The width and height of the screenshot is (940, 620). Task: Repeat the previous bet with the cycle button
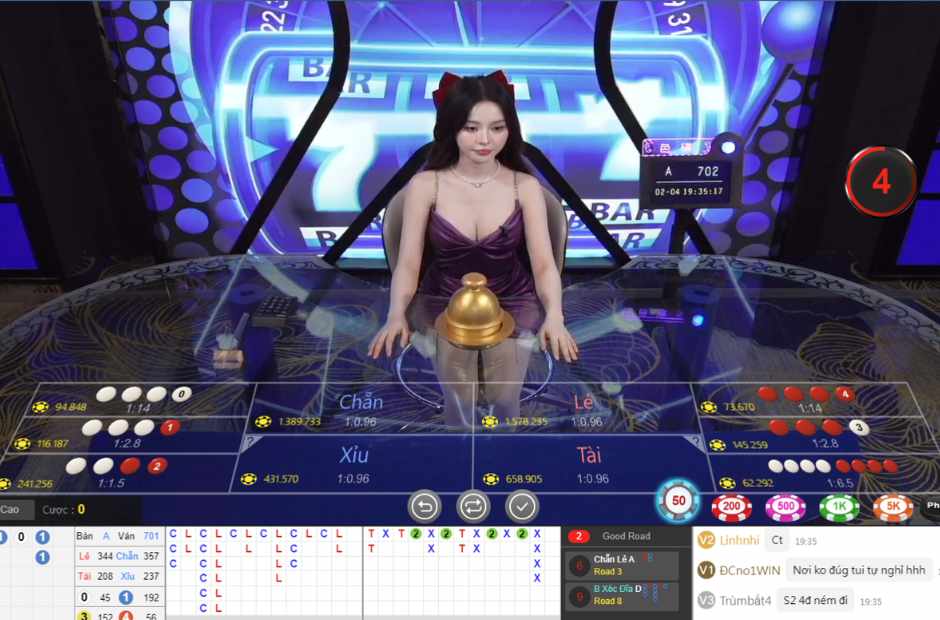472,506
